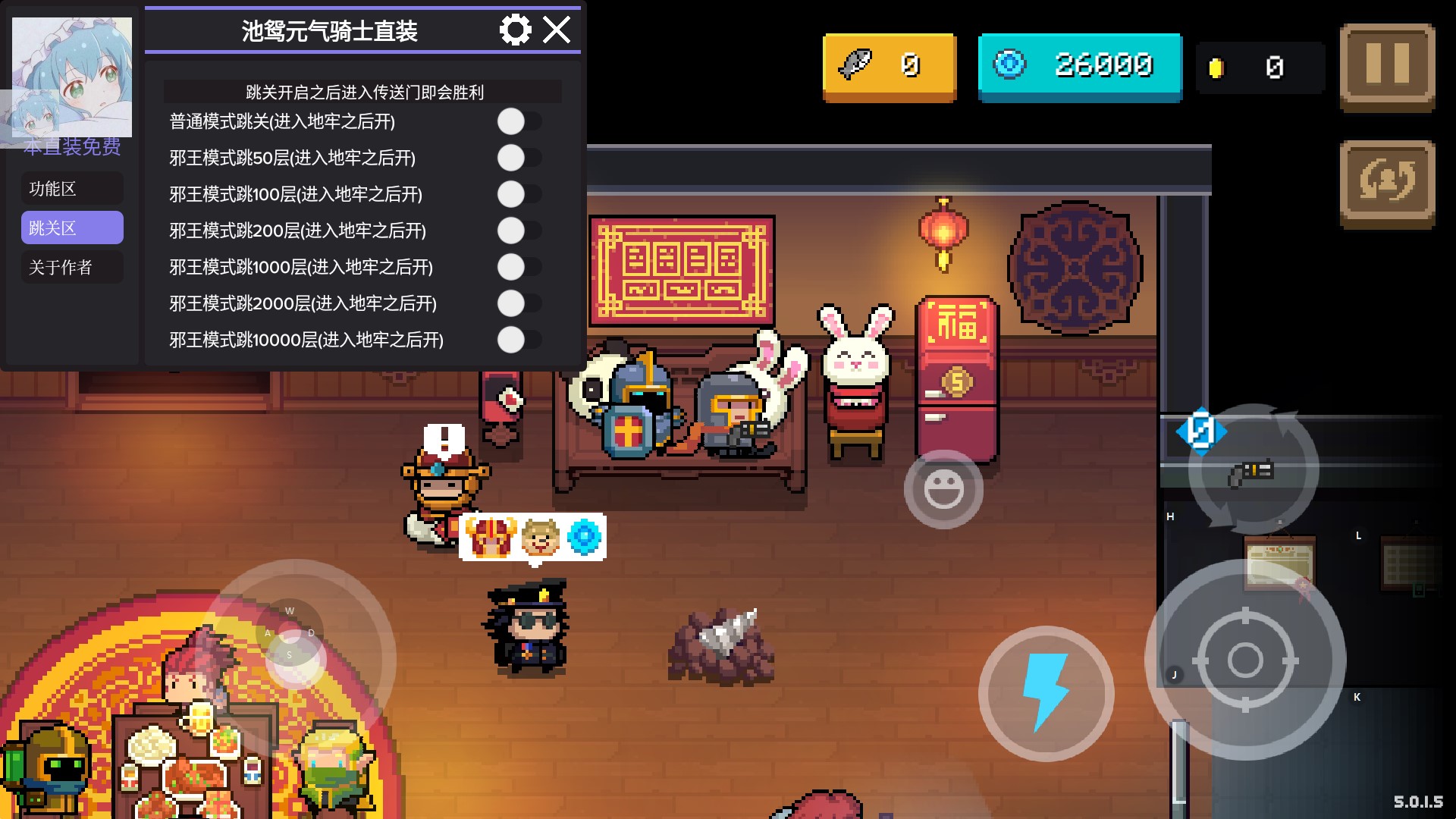Image resolution: width=1456 pixels, height=819 pixels.
Task: Open the 跳关区 section
Action: coord(71,227)
